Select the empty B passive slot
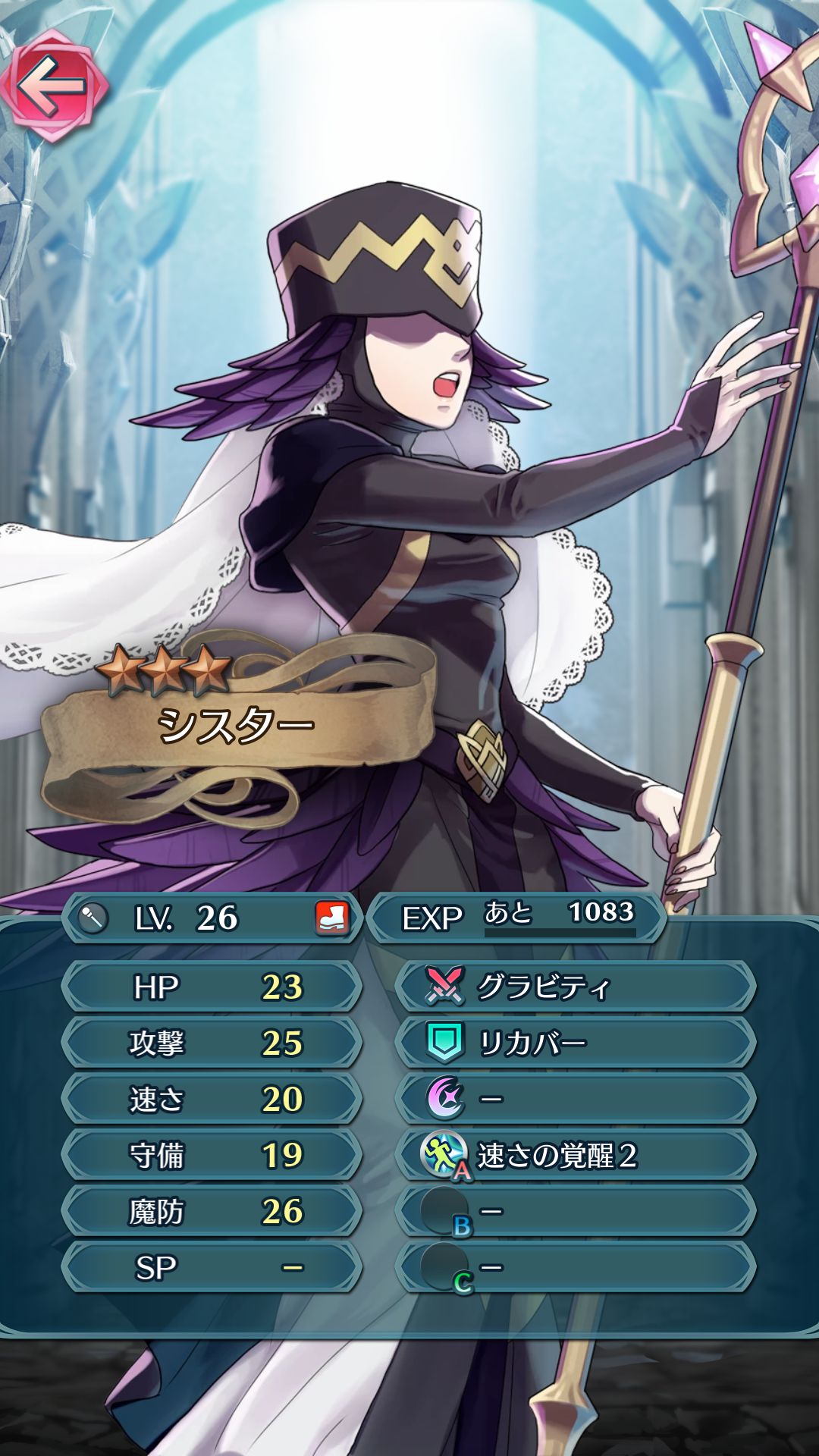 click(x=575, y=1211)
